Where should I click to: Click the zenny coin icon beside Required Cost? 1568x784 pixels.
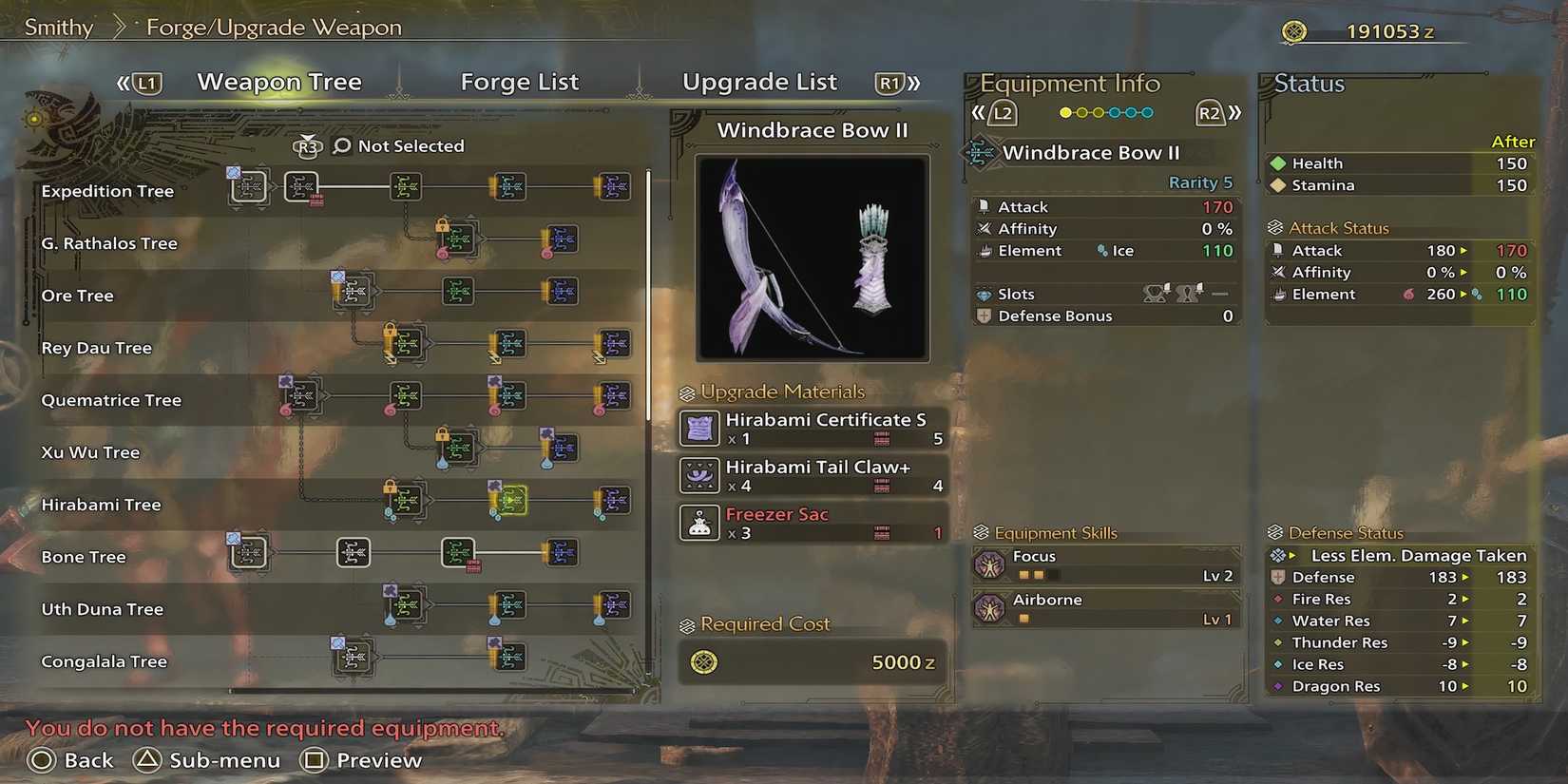pos(701,663)
